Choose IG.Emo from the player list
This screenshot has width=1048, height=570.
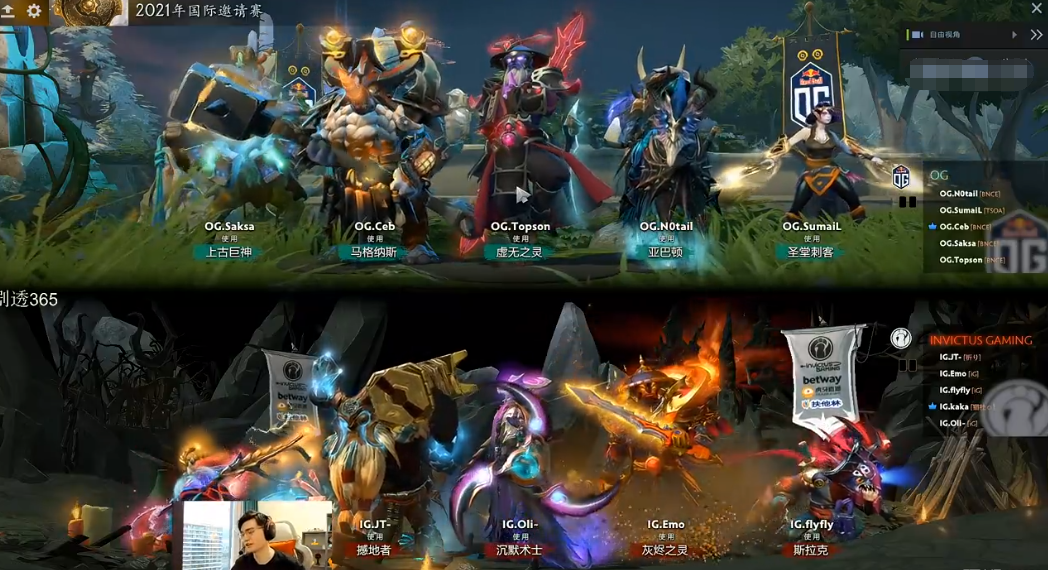point(953,373)
